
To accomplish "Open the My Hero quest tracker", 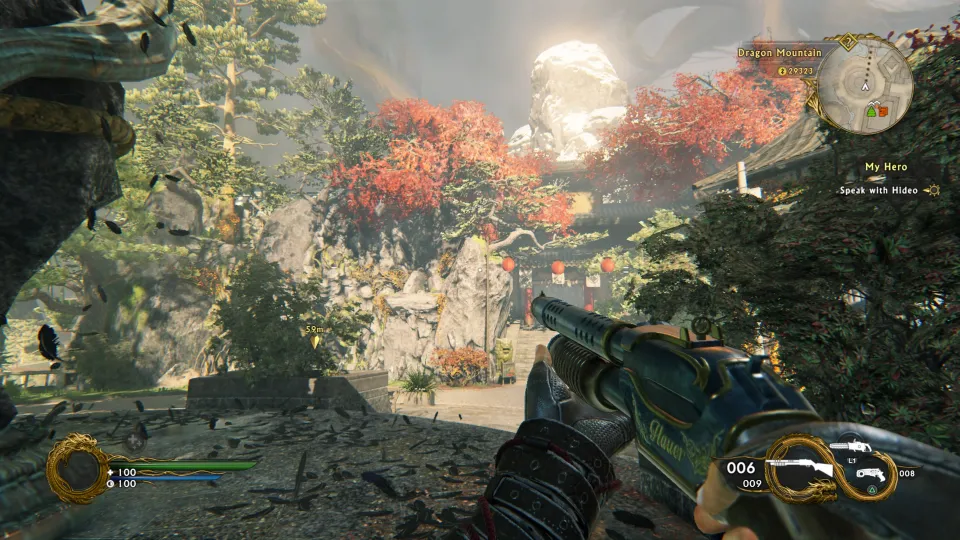I will tap(885, 167).
